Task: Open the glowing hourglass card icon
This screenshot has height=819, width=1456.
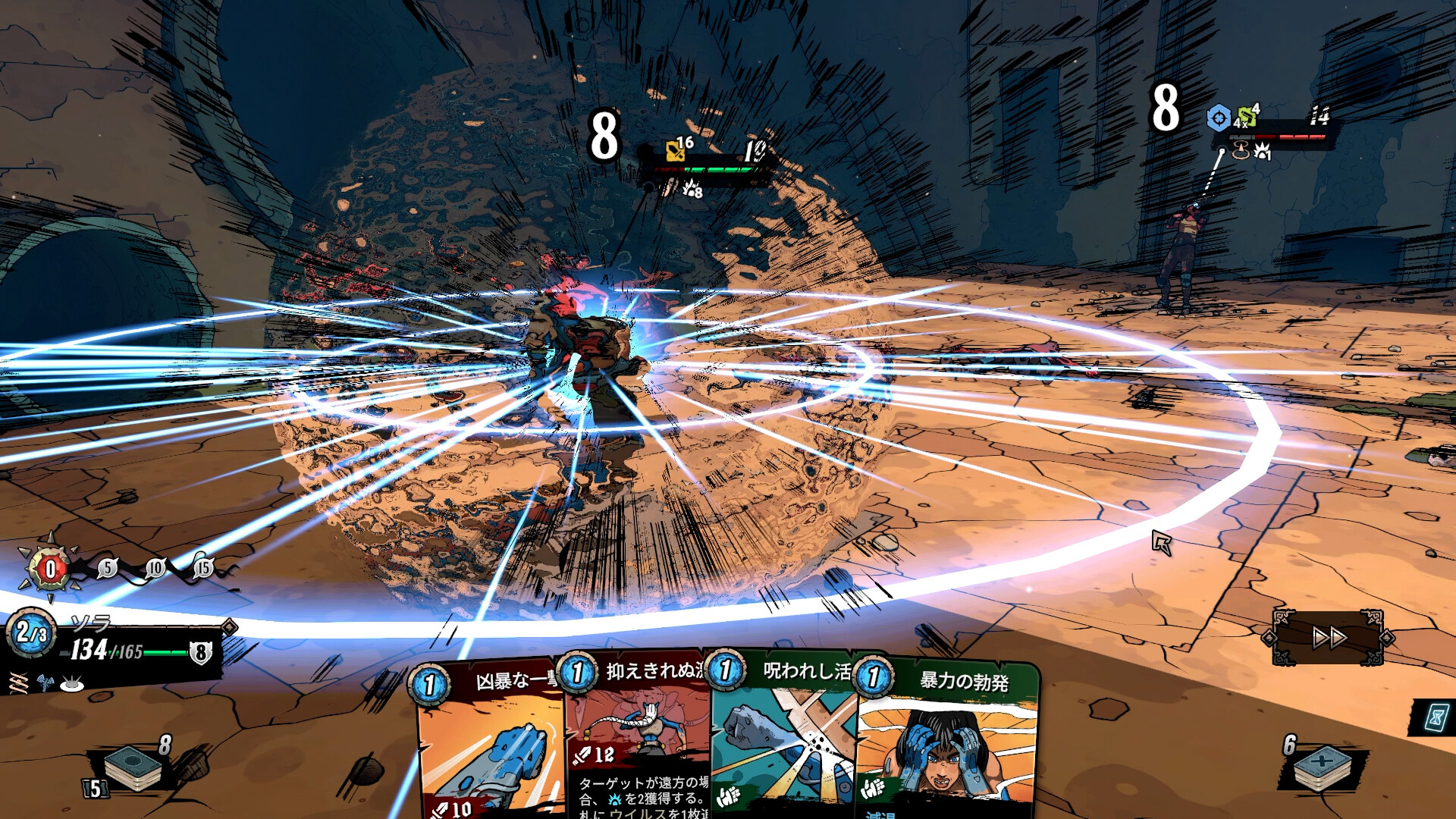Action: 1435,717
